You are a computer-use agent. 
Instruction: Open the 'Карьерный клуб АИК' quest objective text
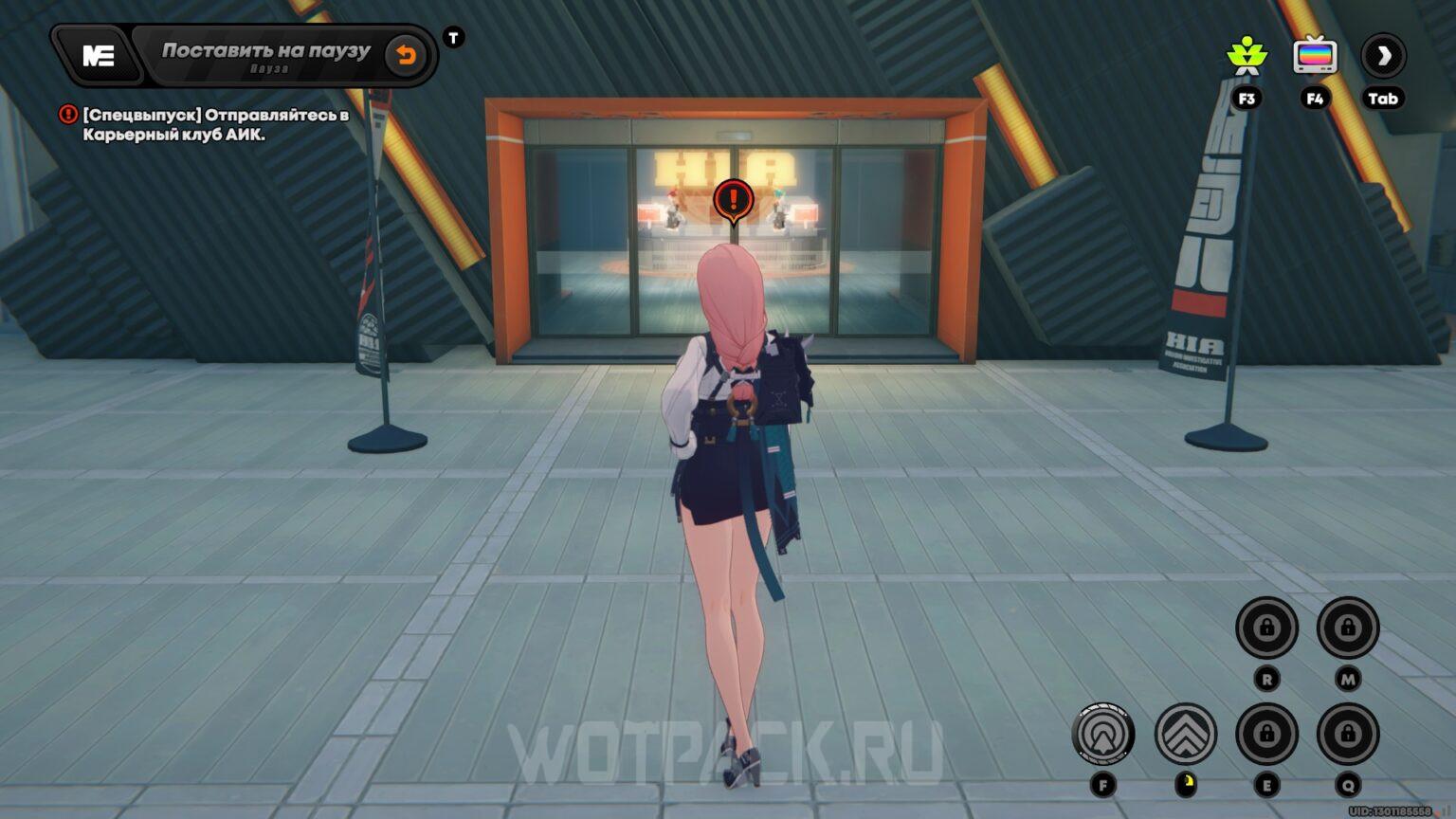(176, 134)
